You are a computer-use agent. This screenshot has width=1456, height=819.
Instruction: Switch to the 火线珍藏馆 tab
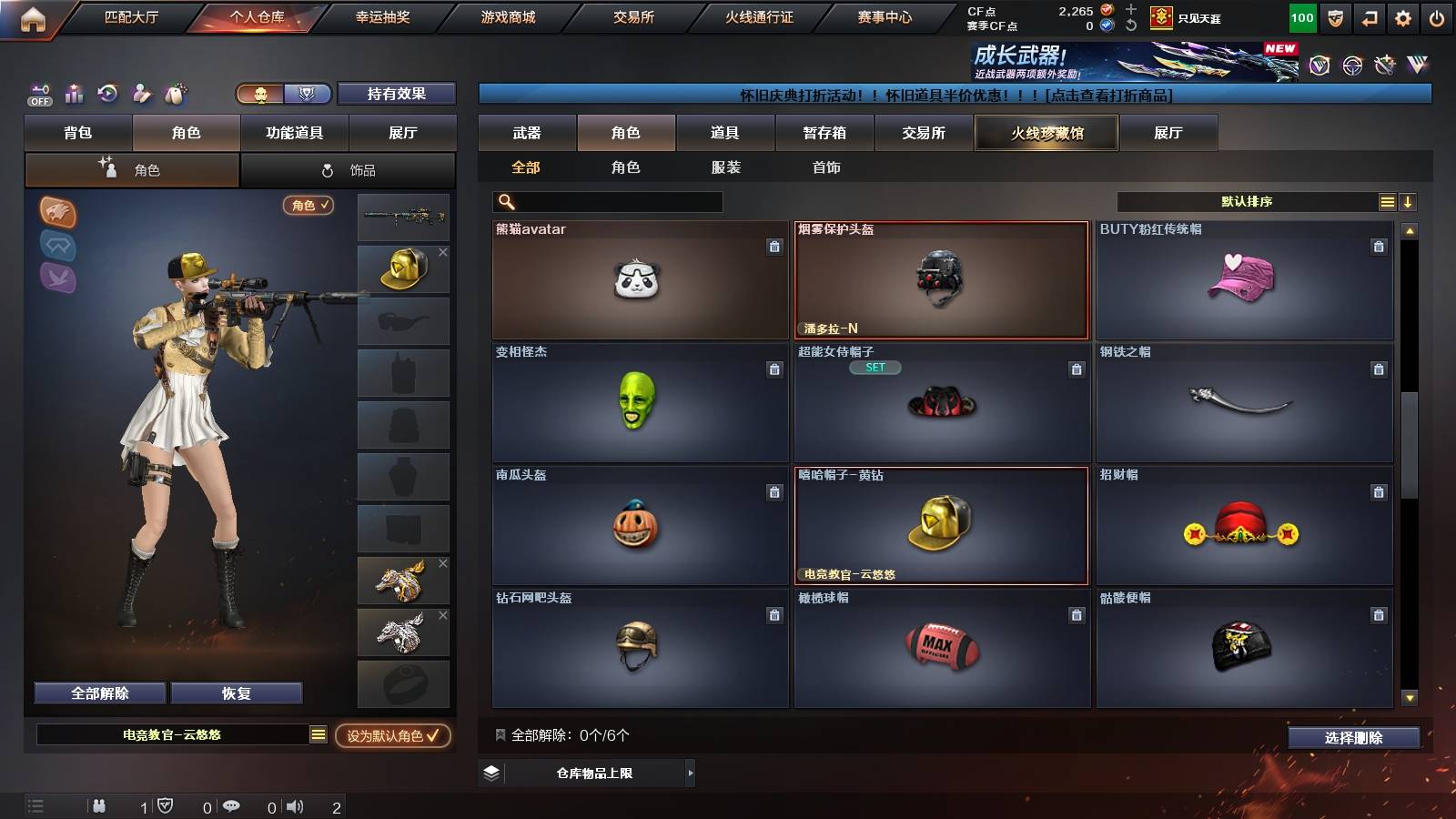(1046, 133)
